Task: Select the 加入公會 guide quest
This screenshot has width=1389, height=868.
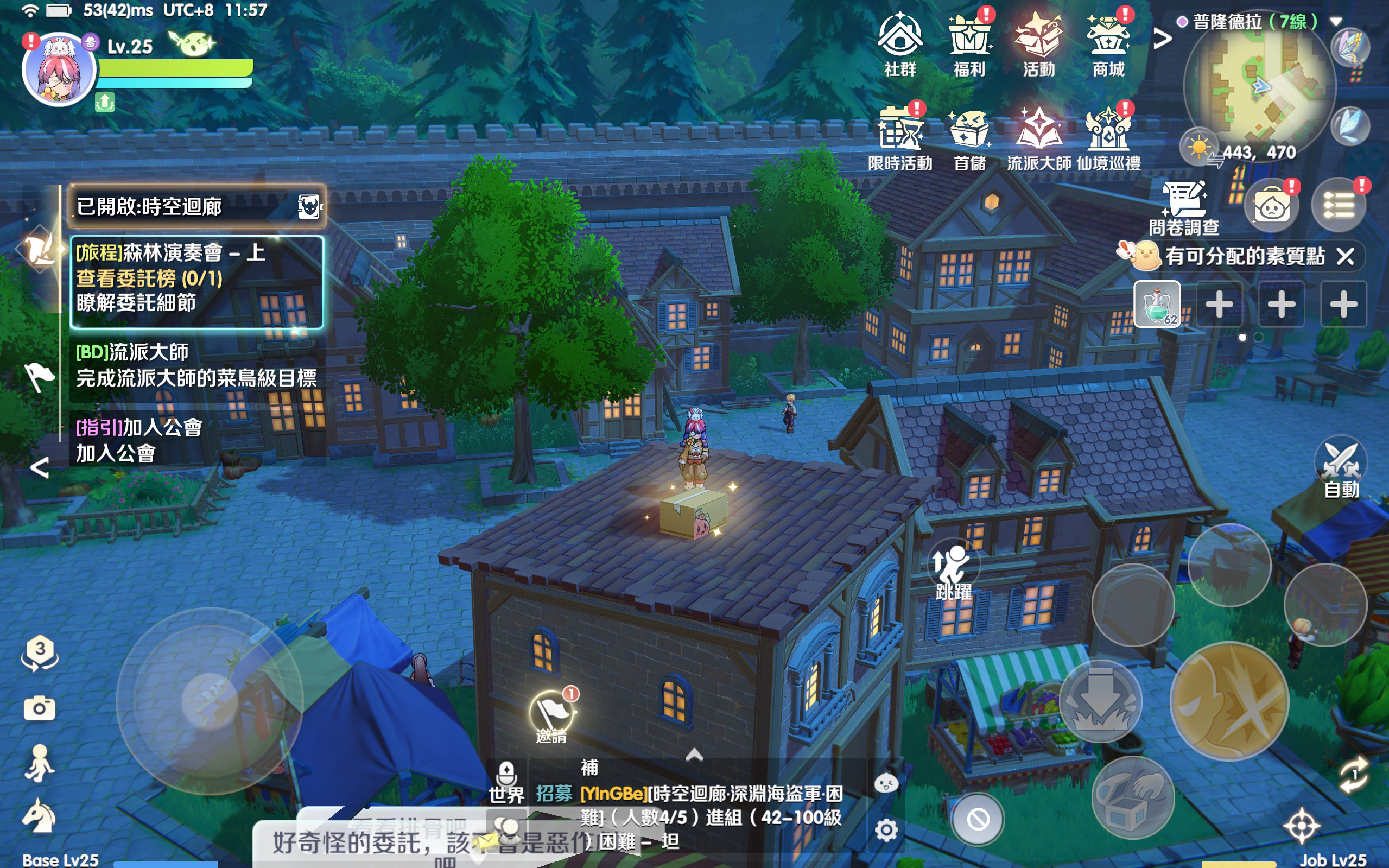Action: click(196, 440)
